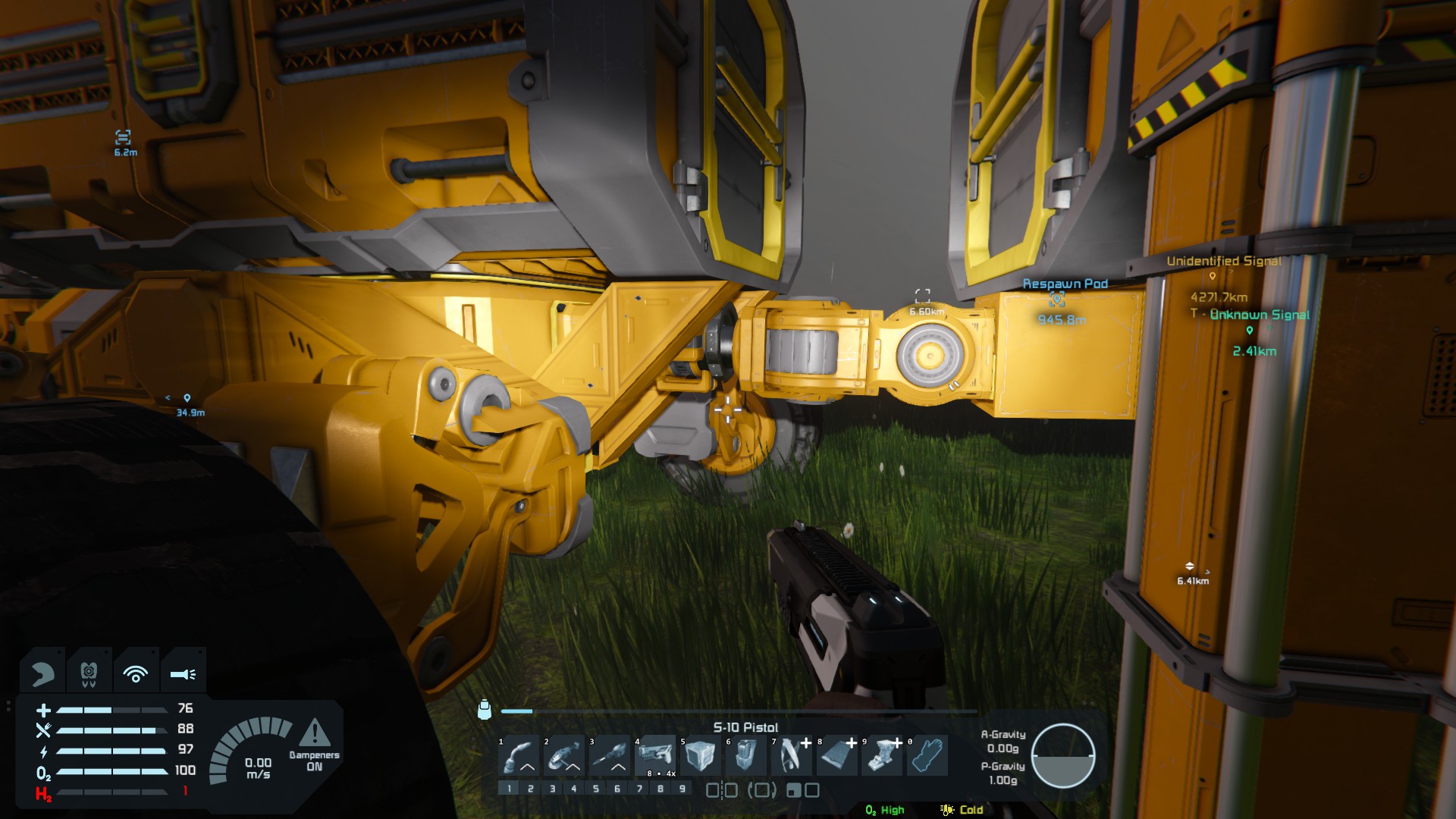Switch to the glove hand slot 0

pyautogui.click(x=927, y=755)
